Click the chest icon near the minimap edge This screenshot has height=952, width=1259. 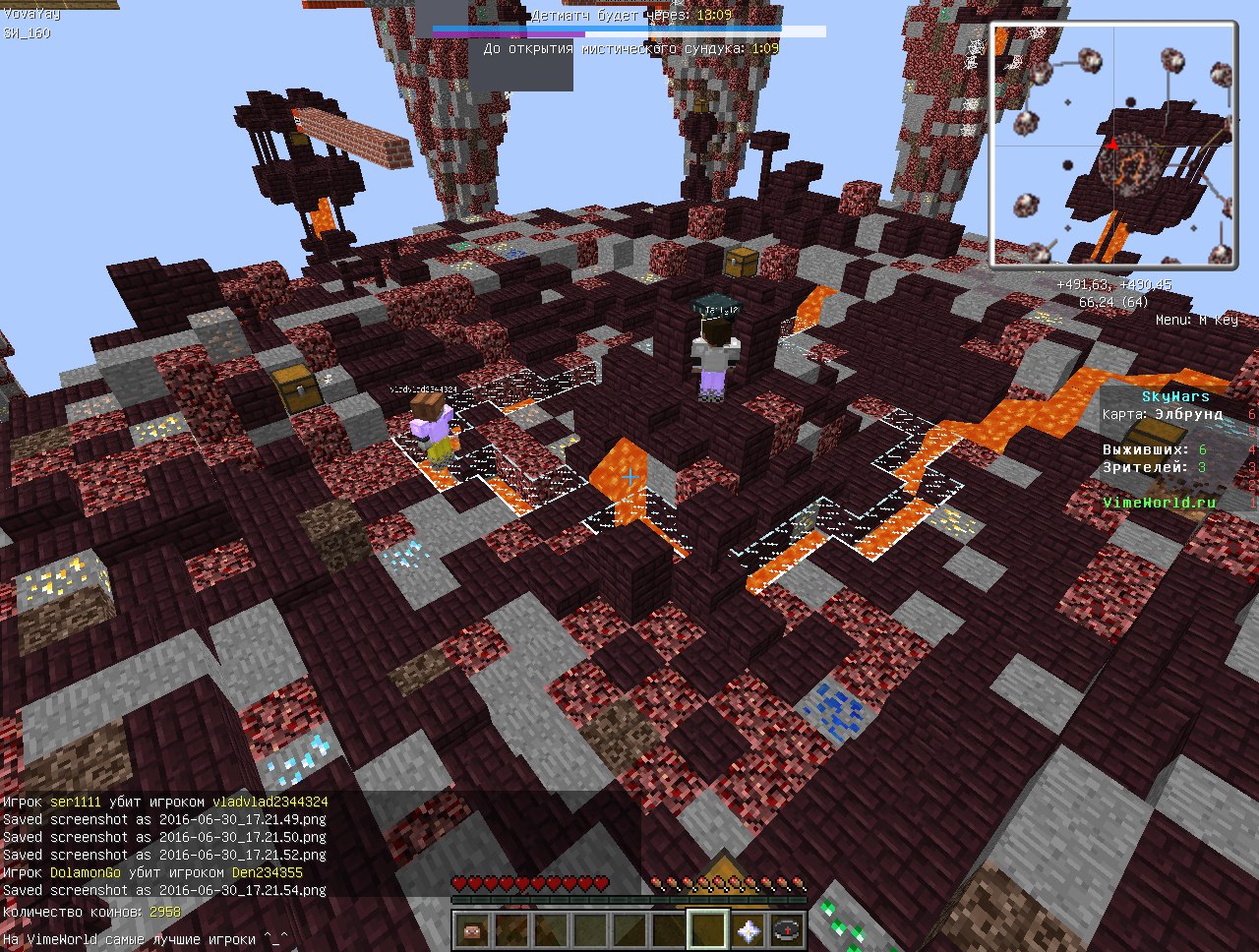click(x=743, y=261)
